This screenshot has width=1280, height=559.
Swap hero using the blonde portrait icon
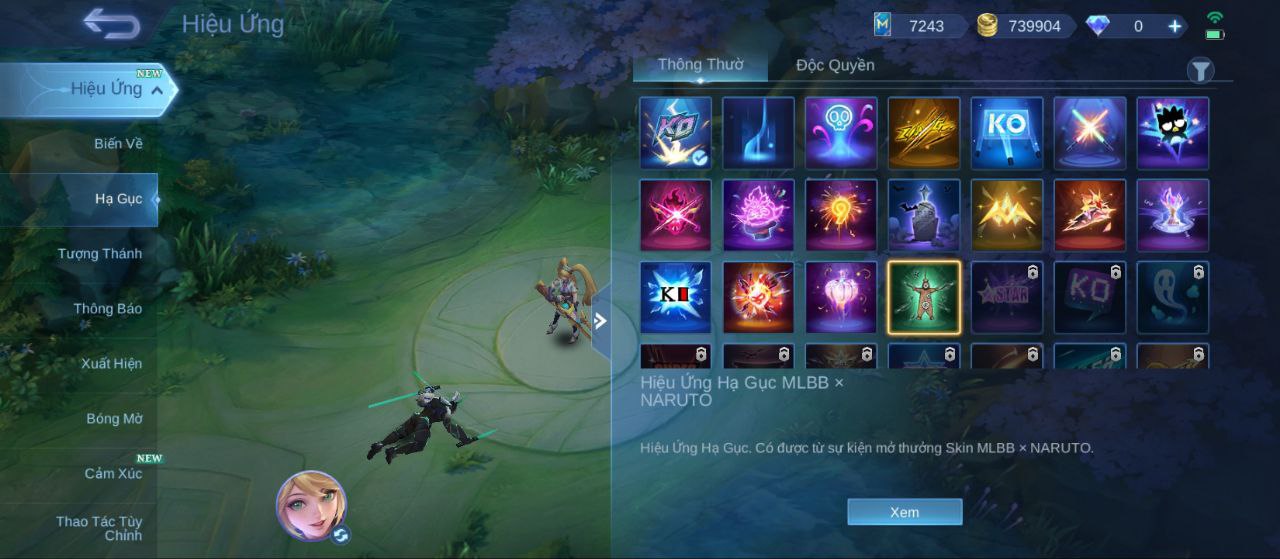click(x=312, y=505)
